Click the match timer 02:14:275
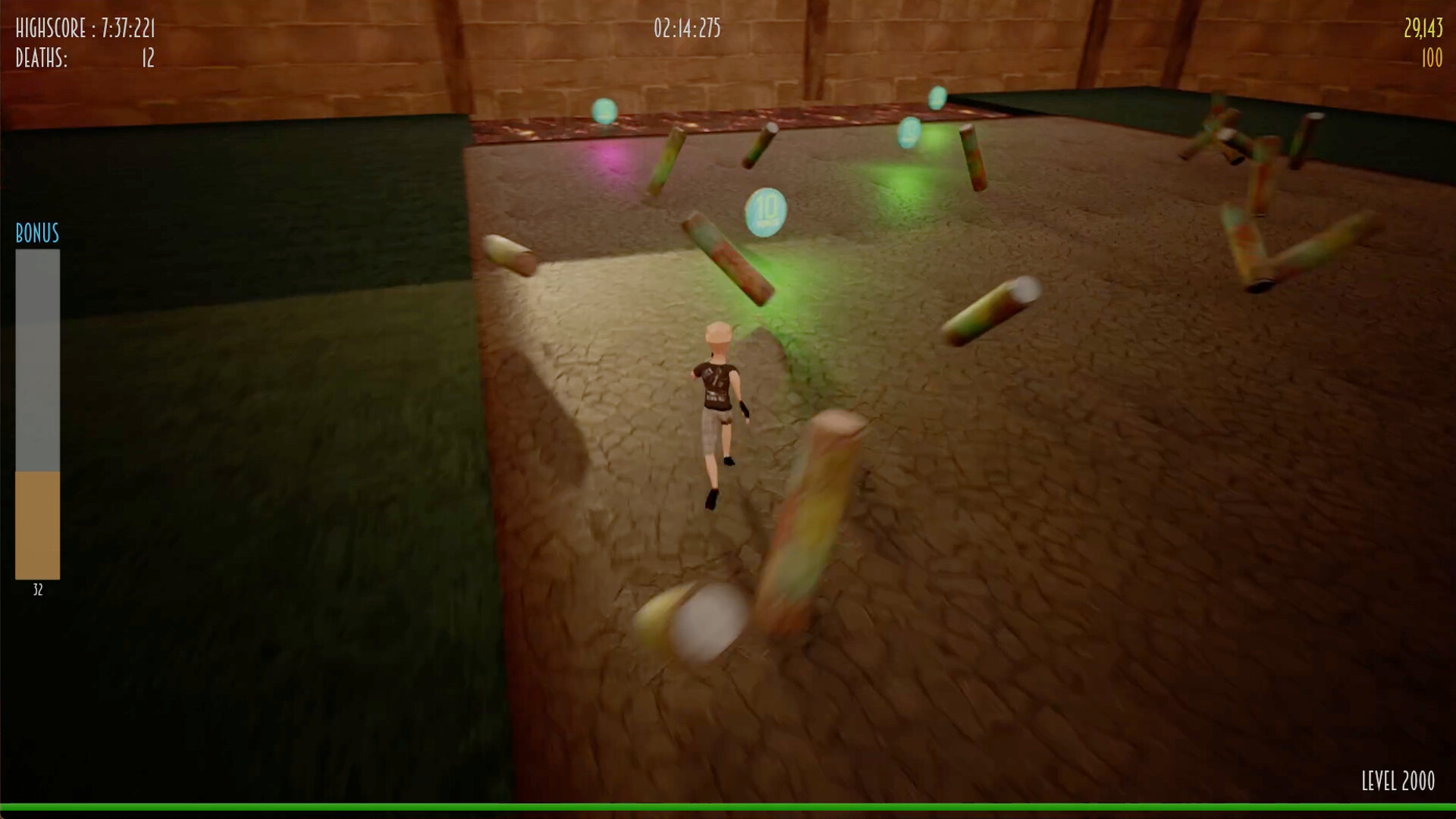This screenshot has height=819, width=1456. click(x=685, y=29)
